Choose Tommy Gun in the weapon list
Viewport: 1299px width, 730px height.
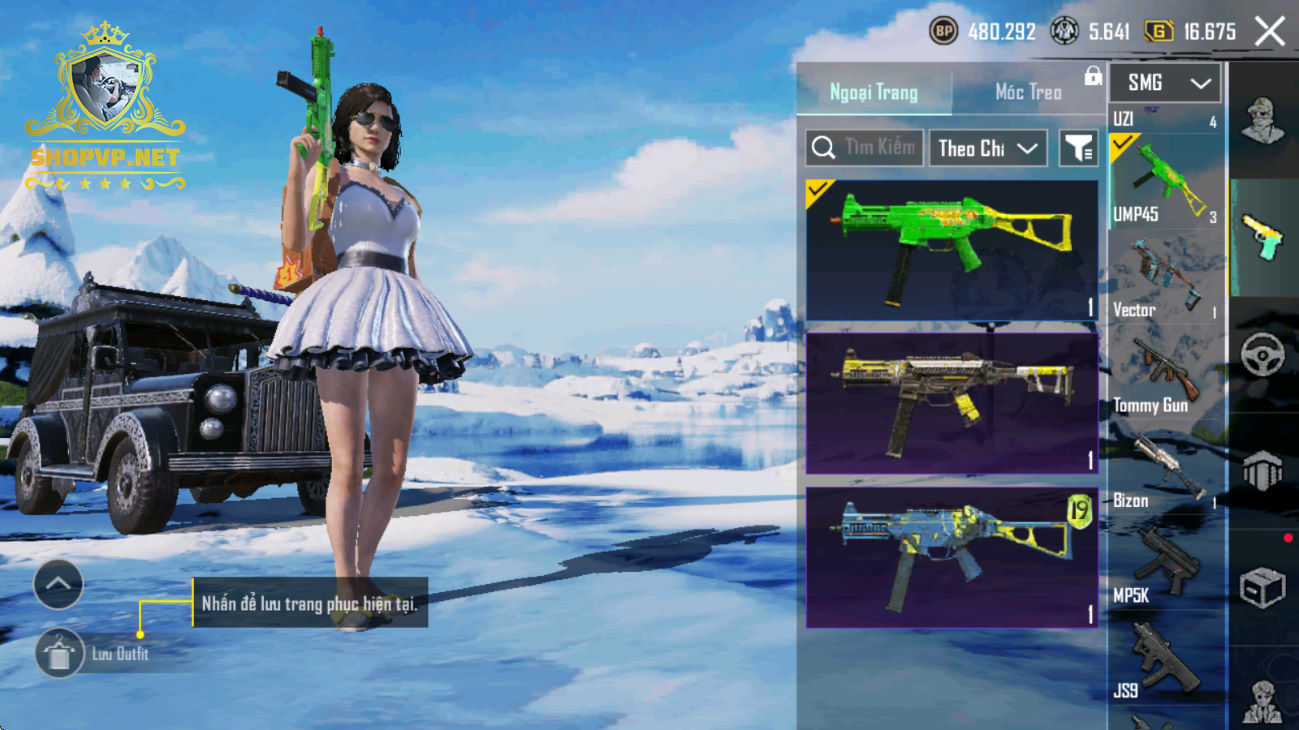click(1166, 373)
